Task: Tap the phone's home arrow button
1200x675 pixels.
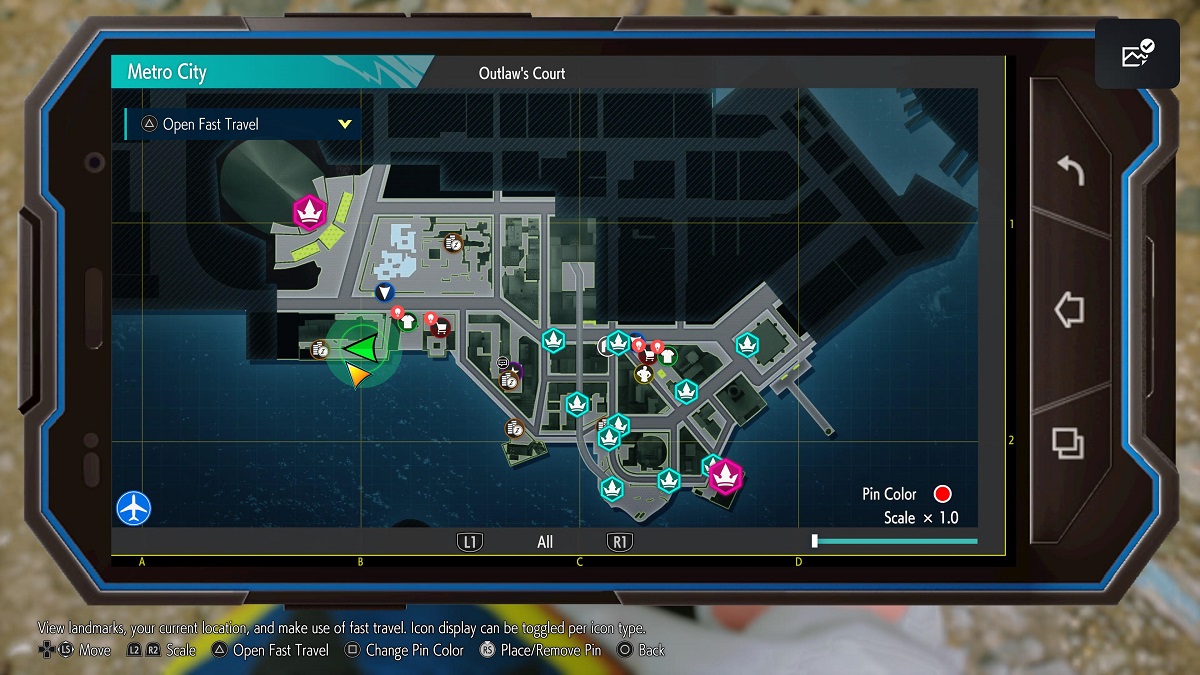Action: [1069, 309]
